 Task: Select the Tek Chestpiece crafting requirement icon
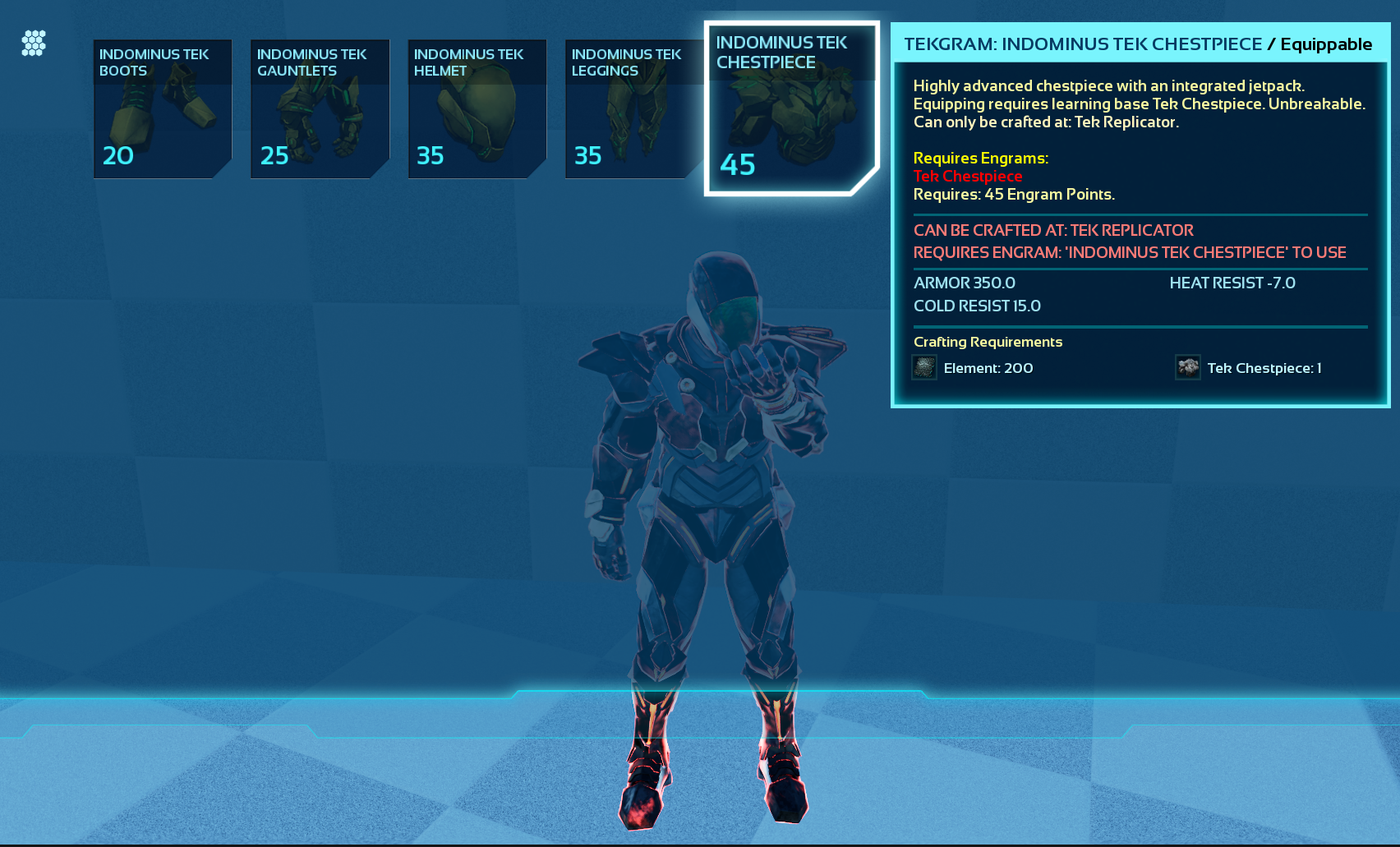click(1188, 367)
